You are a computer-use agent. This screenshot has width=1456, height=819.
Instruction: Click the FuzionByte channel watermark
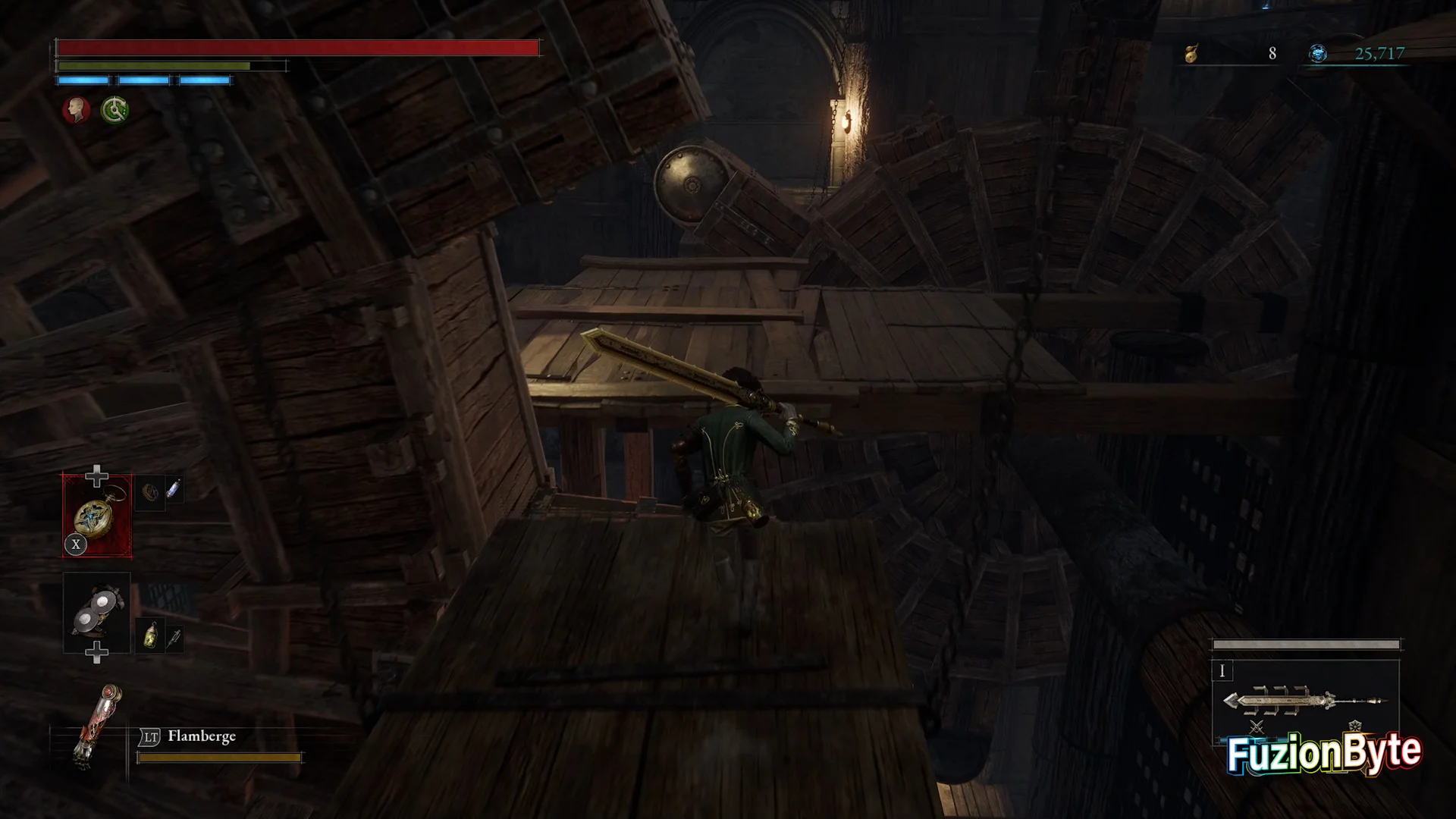(1324, 753)
